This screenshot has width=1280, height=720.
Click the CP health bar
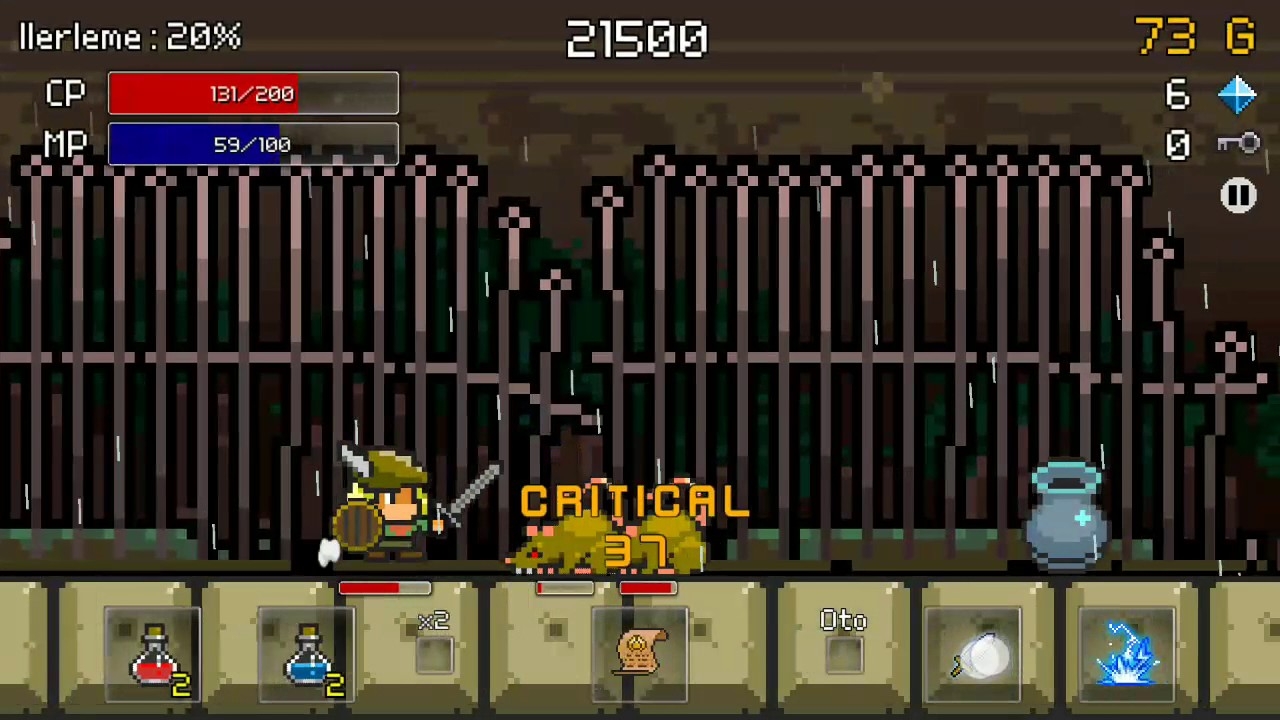pyautogui.click(x=252, y=93)
